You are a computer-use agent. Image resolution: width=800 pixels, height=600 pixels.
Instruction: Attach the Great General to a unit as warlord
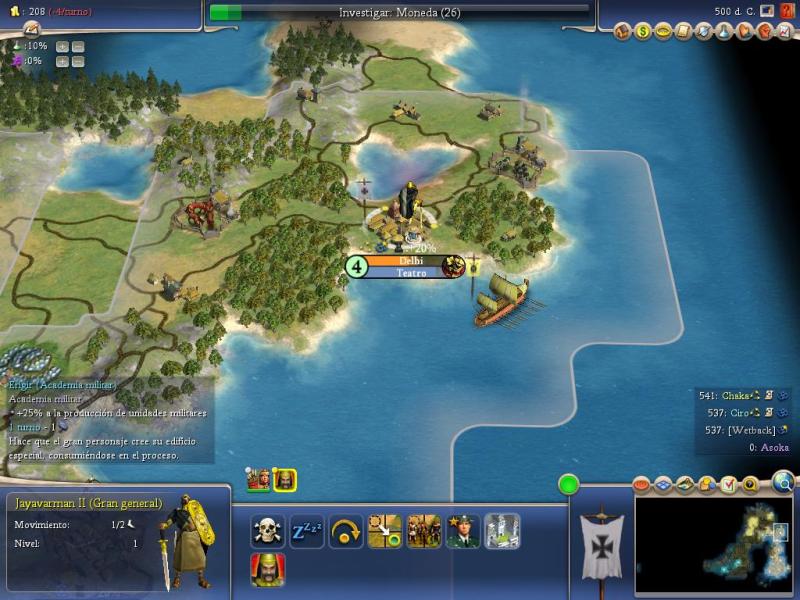click(x=424, y=530)
